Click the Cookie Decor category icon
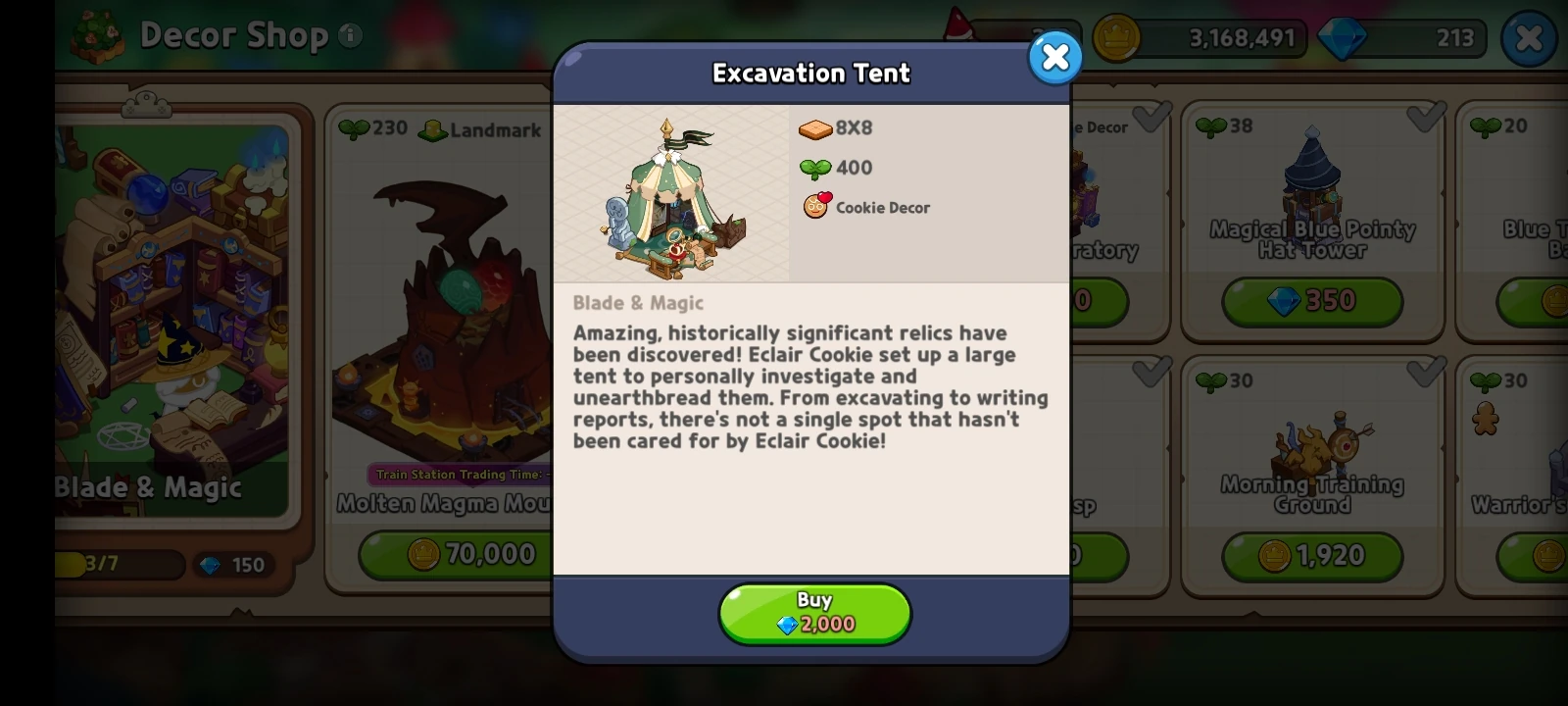The image size is (1568, 706). (814, 207)
